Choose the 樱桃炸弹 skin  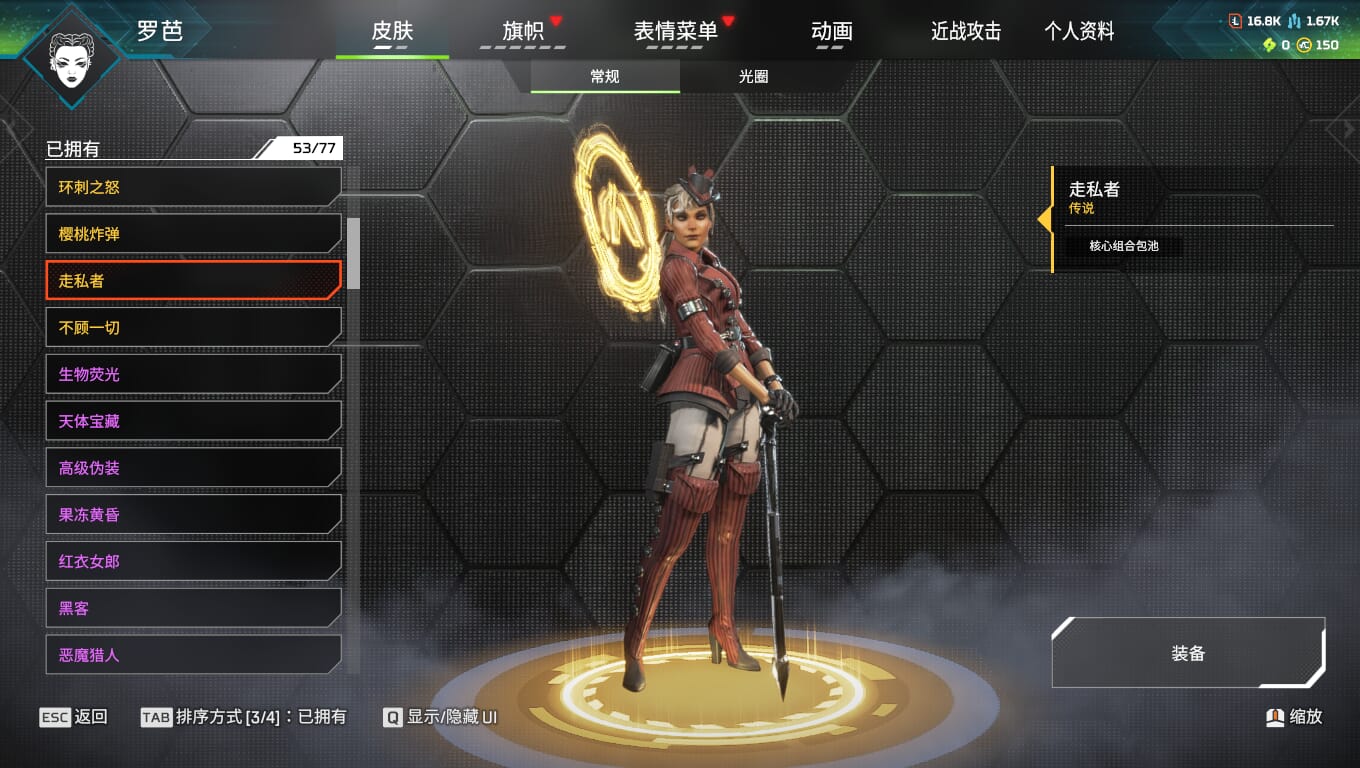coord(193,234)
